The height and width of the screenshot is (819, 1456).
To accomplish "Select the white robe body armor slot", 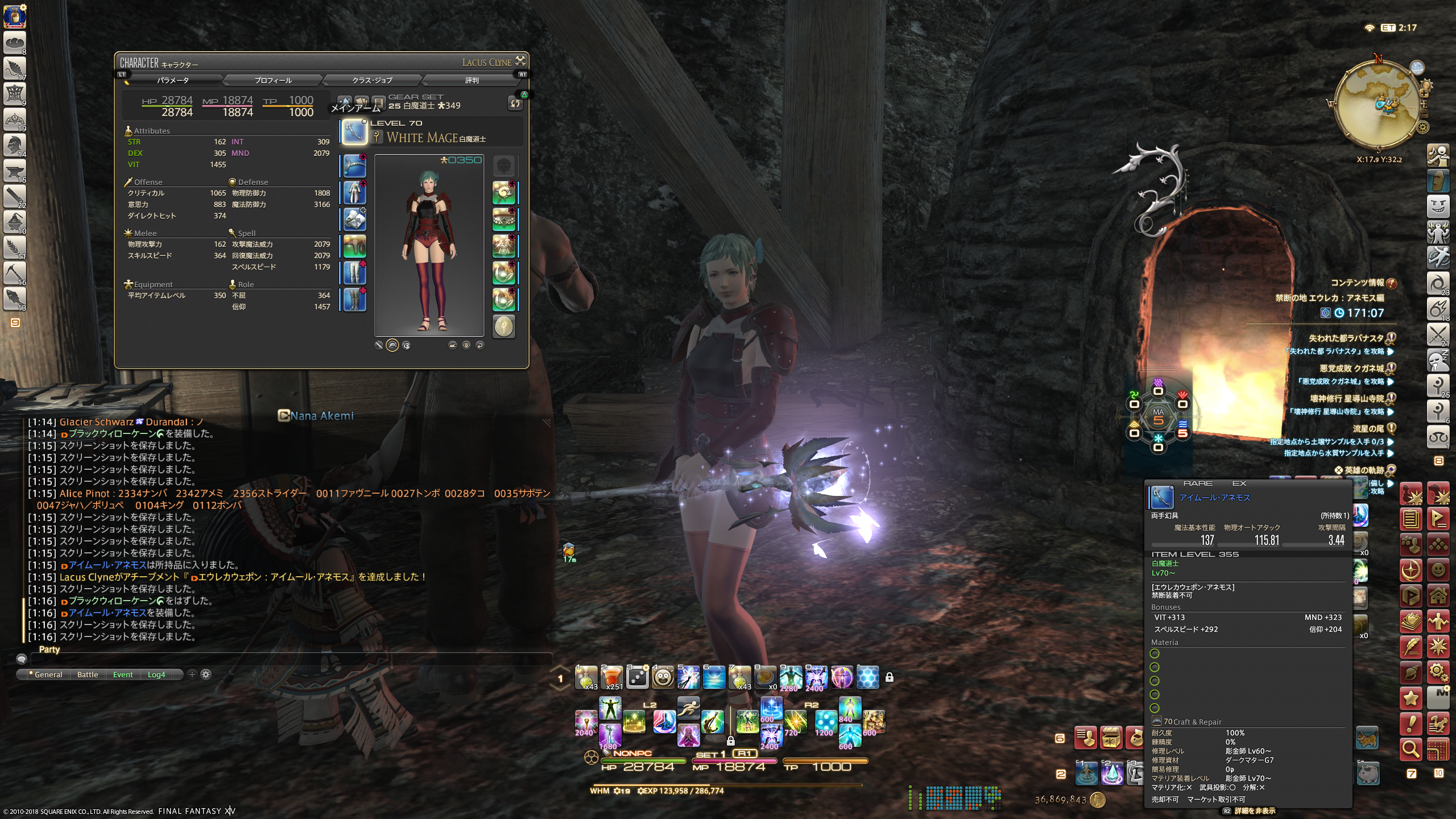I will click(354, 193).
